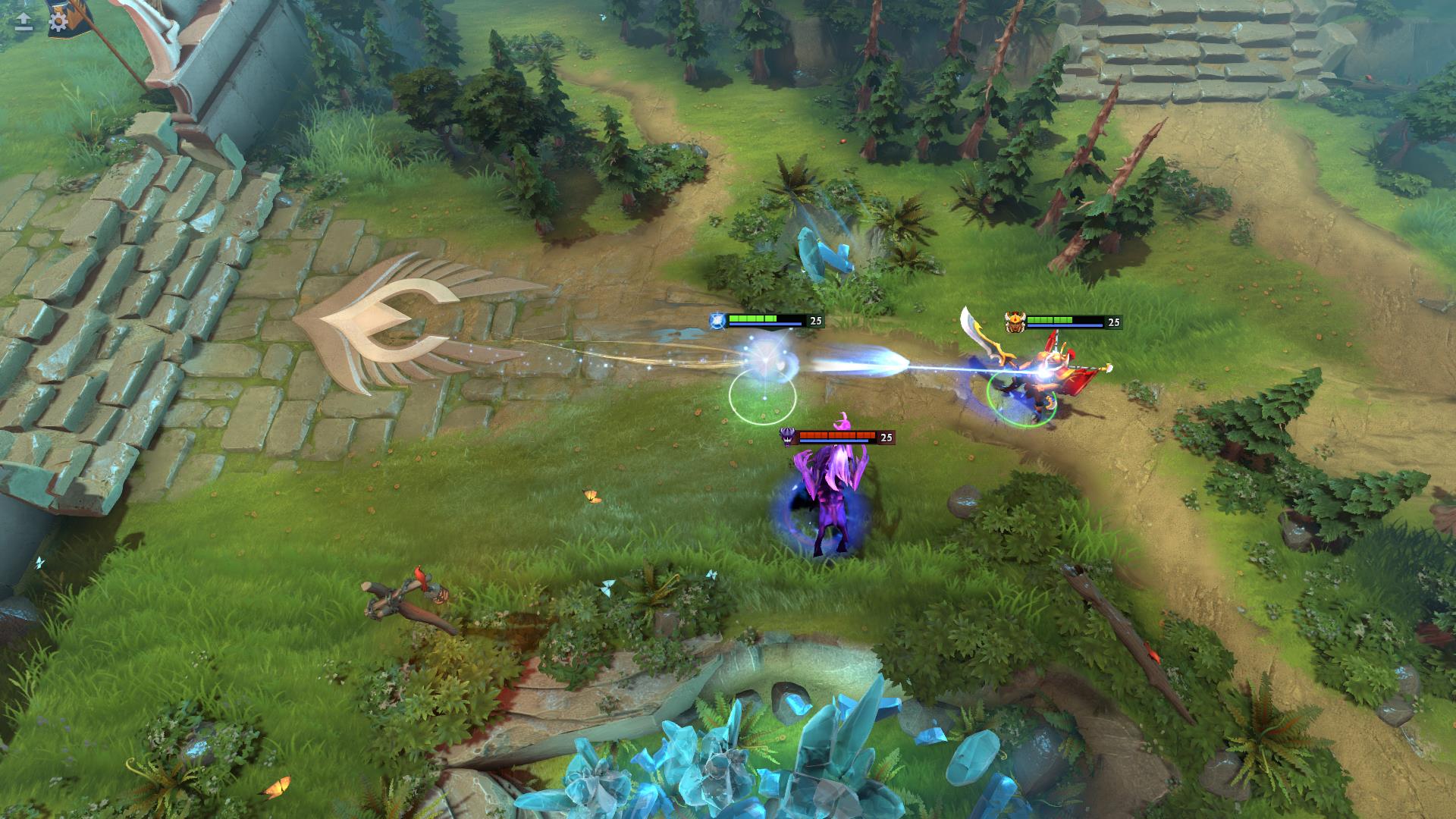Screen dimensions: 1456x819
Task: Click the butterfly near Spectre
Action: click(593, 494)
